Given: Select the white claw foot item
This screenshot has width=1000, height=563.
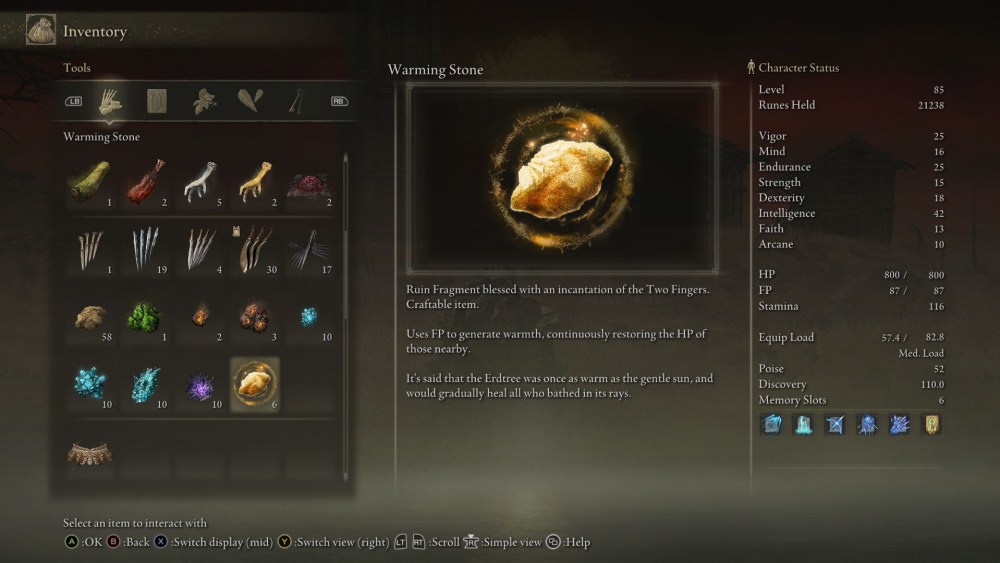Looking at the screenshot, I should [200, 182].
